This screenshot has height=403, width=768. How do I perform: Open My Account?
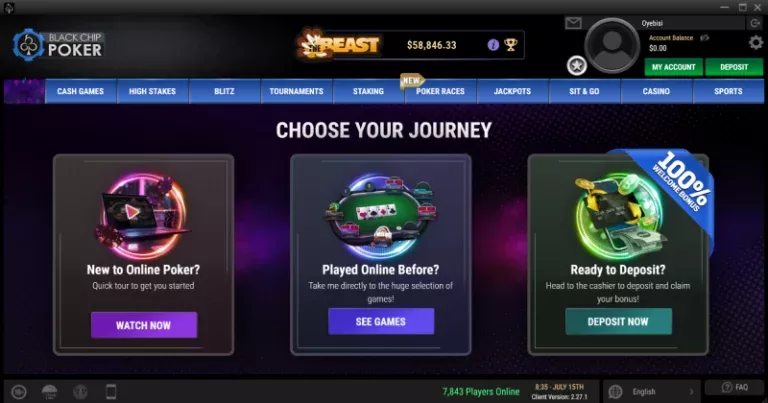(673, 67)
